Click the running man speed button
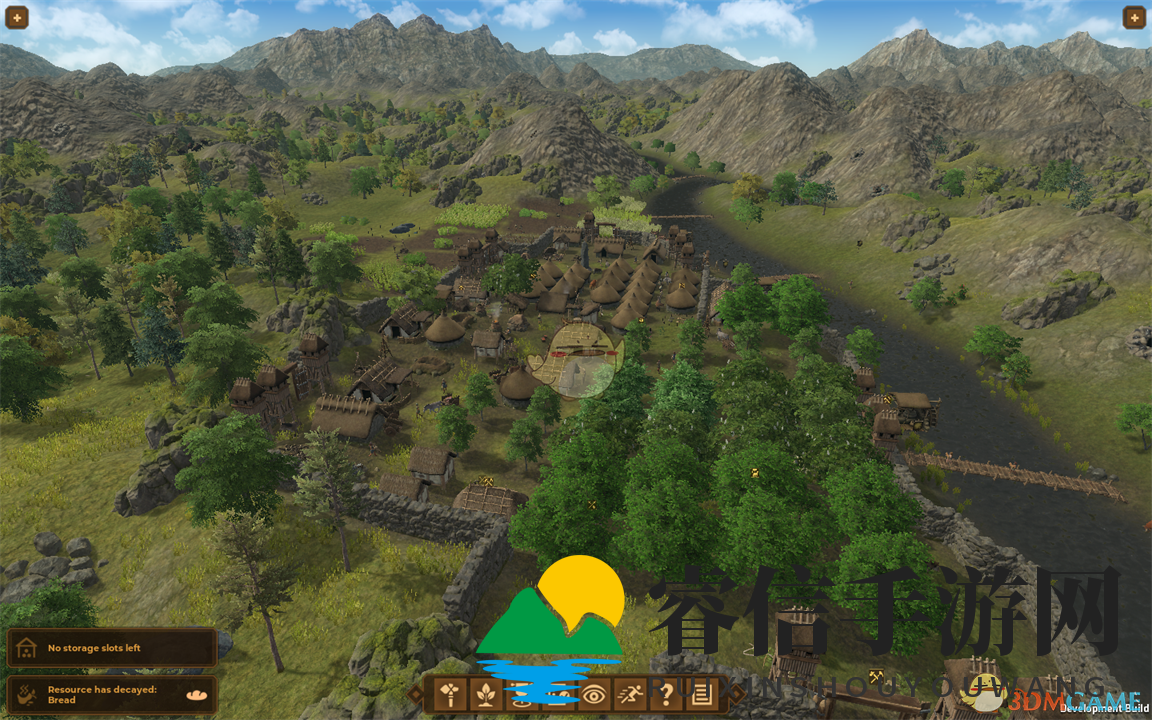 [x=631, y=693]
